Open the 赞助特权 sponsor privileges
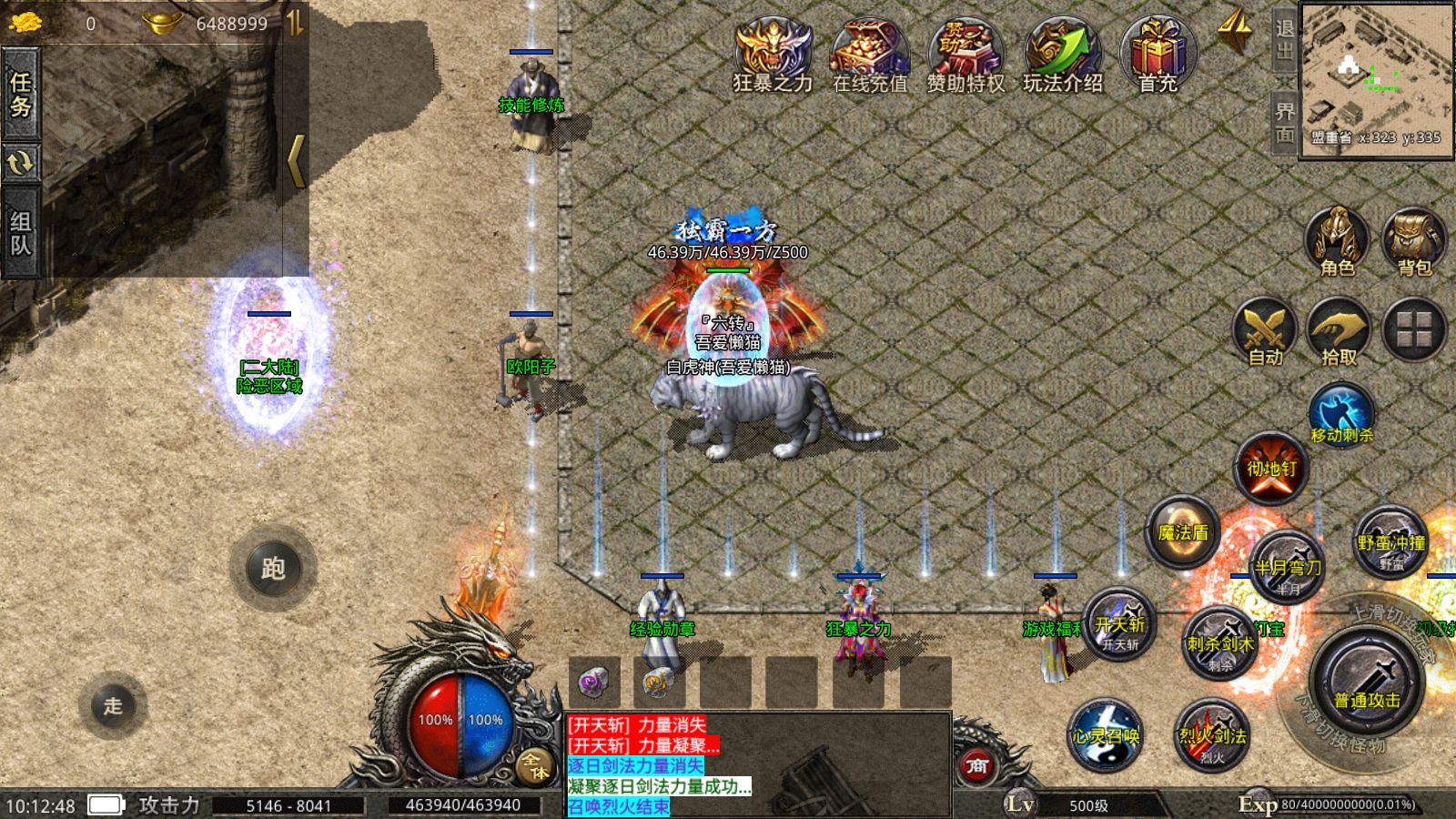 966,56
